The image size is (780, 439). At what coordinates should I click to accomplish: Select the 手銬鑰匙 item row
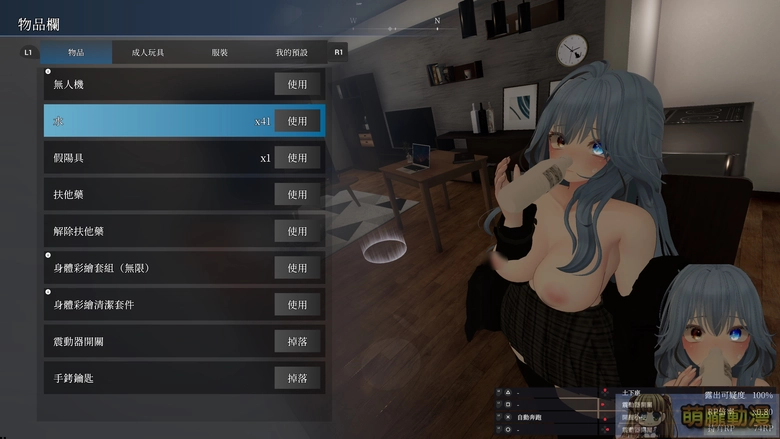pyautogui.click(x=150, y=378)
